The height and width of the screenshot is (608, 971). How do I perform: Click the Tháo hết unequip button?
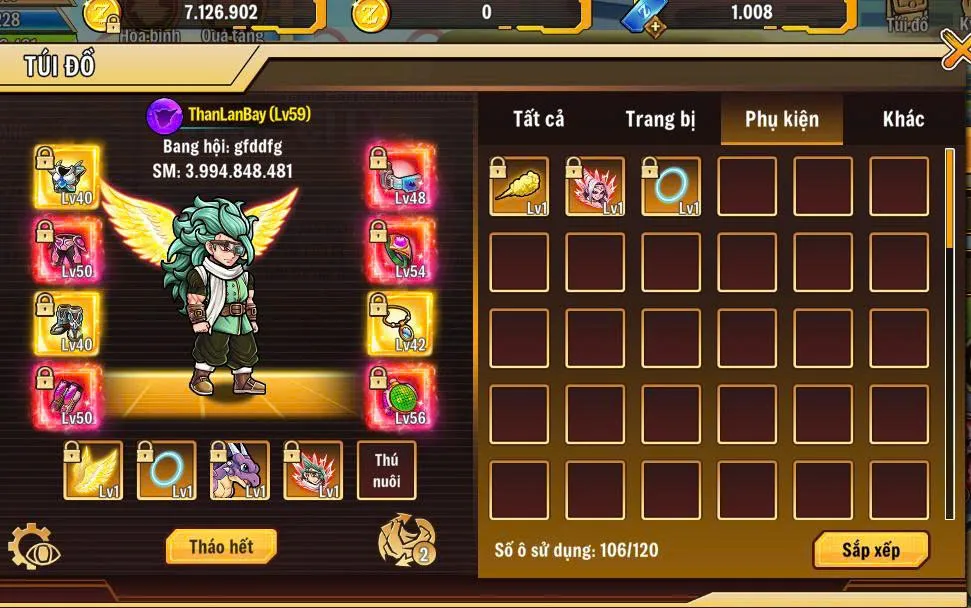tap(221, 547)
